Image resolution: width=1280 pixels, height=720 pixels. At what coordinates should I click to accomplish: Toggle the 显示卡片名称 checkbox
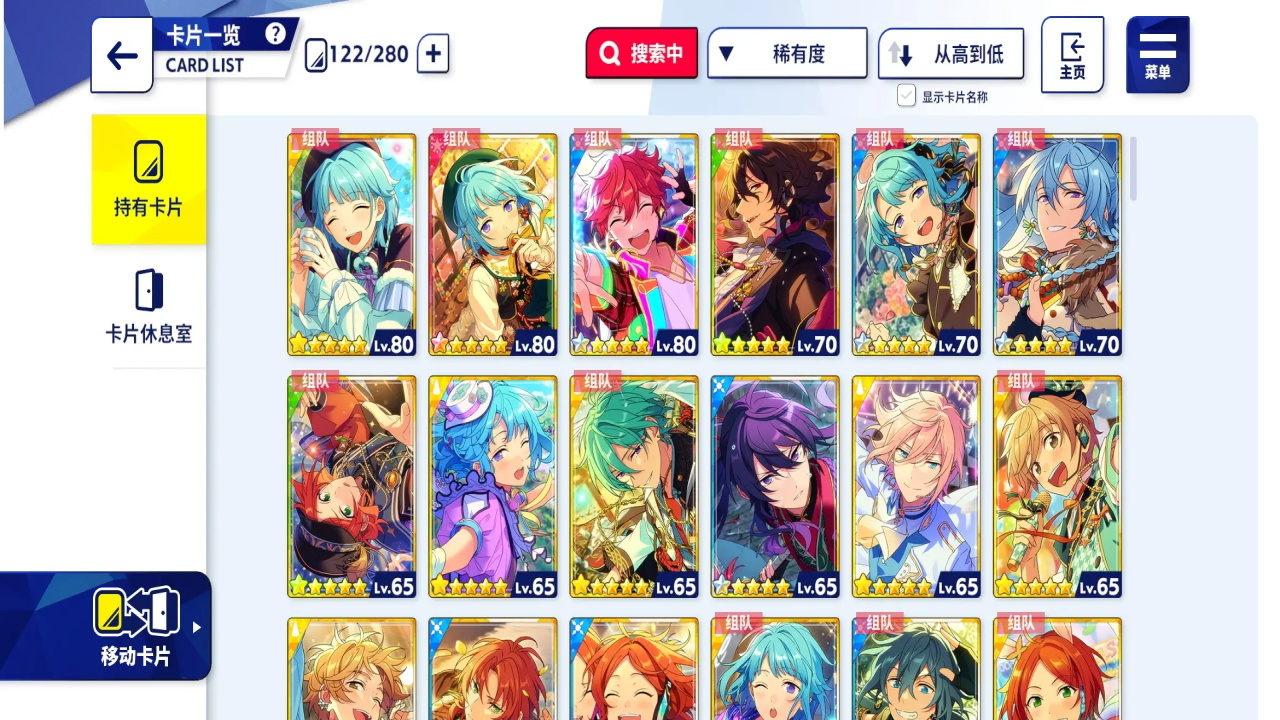pyautogui.click(x=904, y=95)
